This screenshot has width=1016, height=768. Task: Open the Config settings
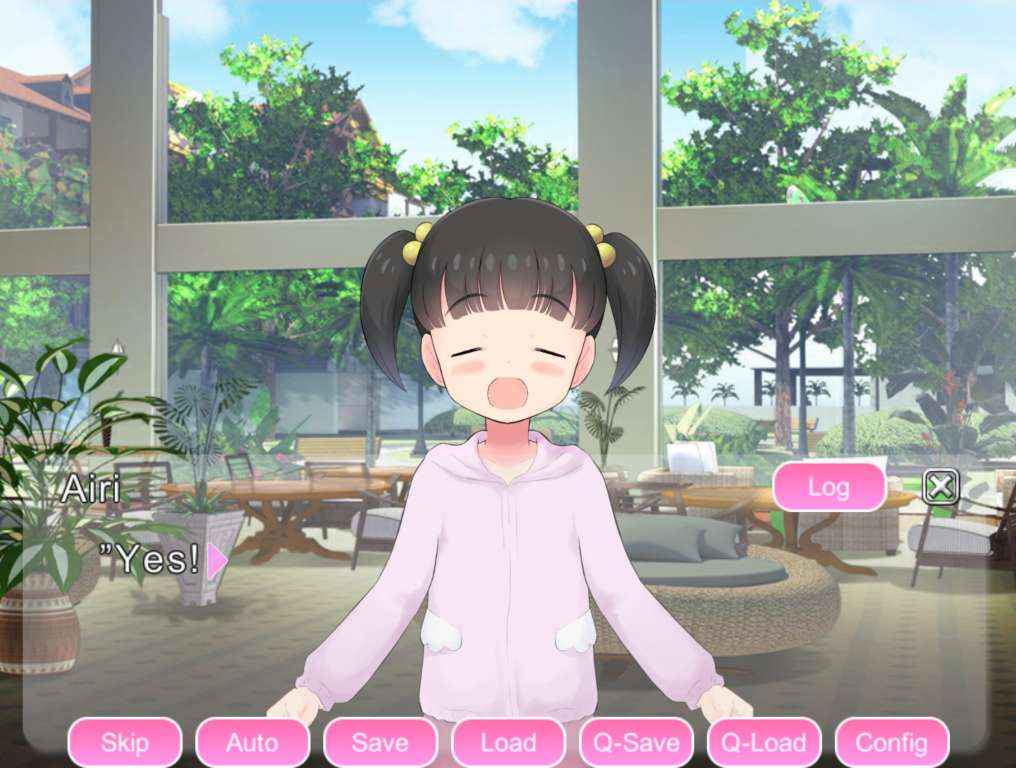[891, 743]
